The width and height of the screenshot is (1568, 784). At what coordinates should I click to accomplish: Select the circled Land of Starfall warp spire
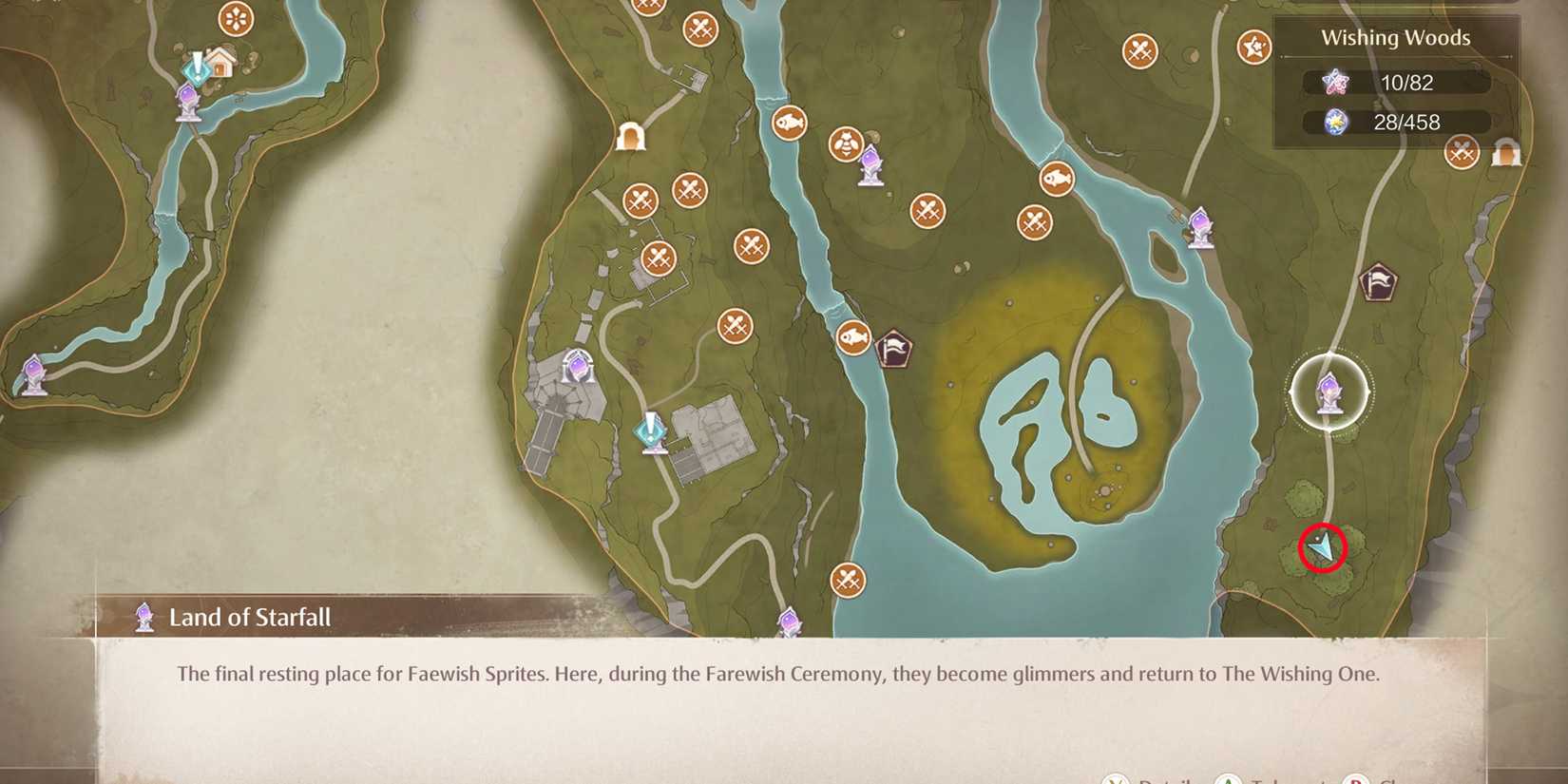coord(1330,394)
